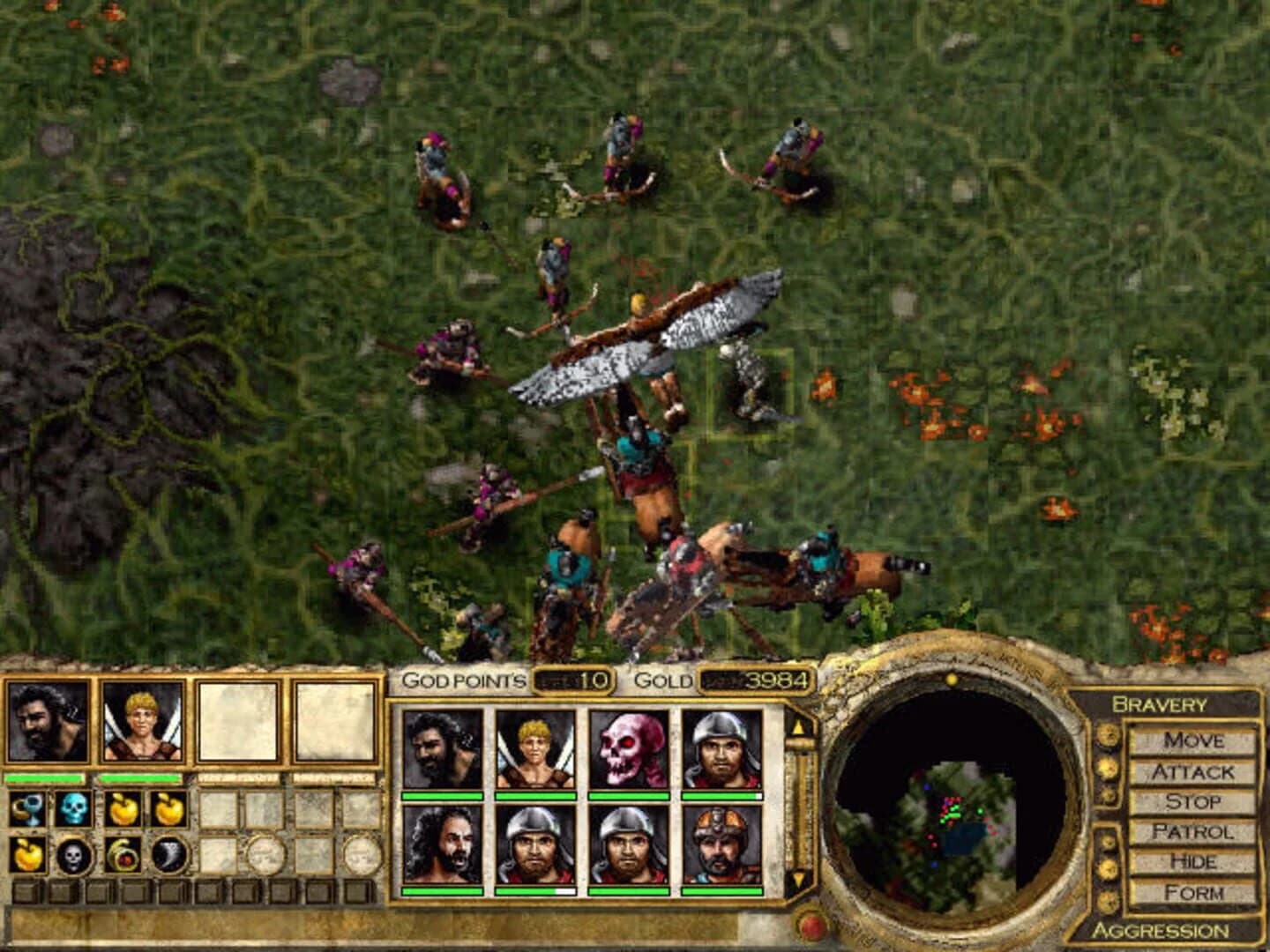Order units to Patrol
The height and width of the screenshot is (952, 1270).
pos(1194,832)
